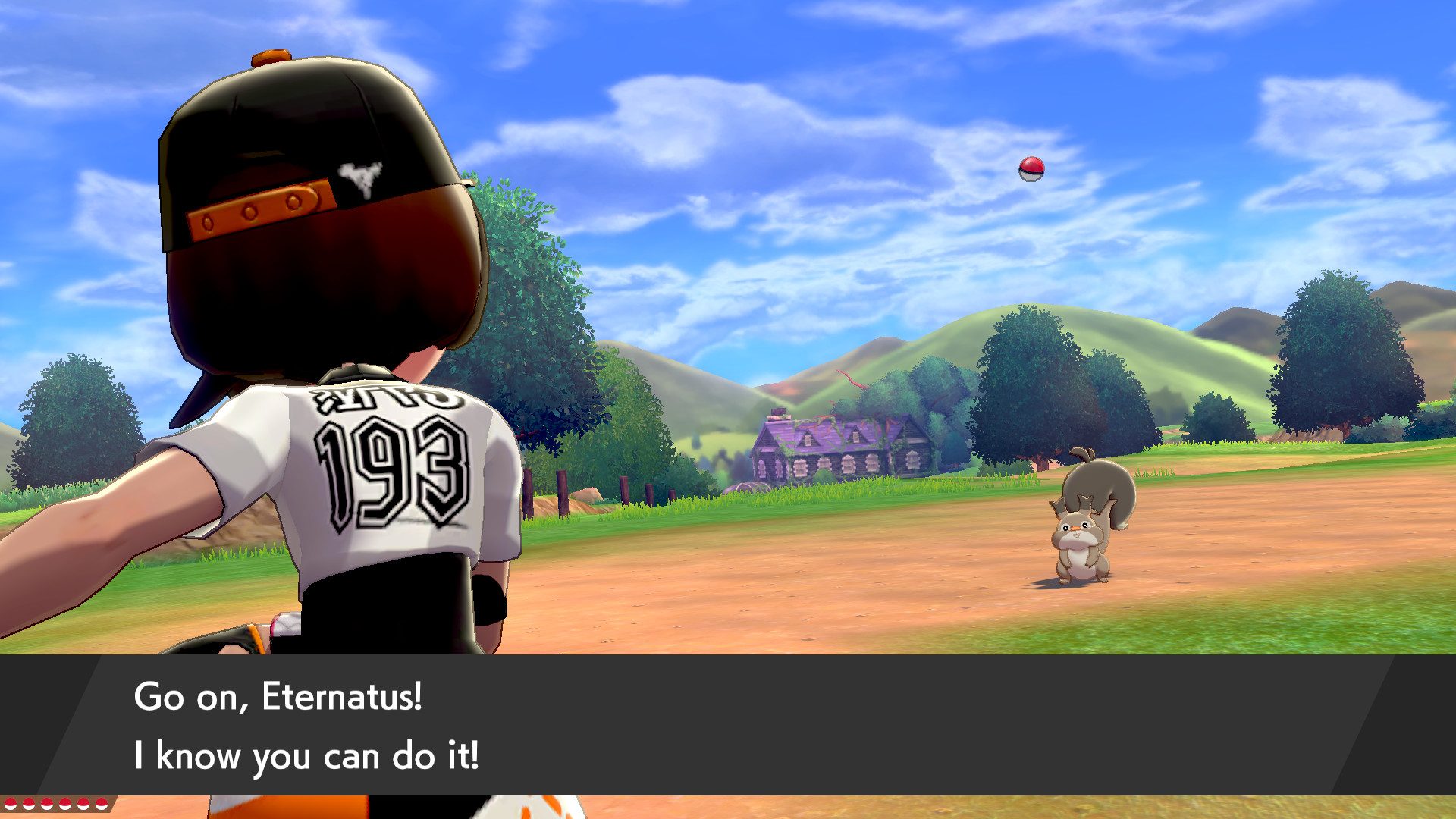The width and height of the screenshot is (1456, 819).
Task: Select the first Poké Ball party icon
Action: click(x=10, y=804)
